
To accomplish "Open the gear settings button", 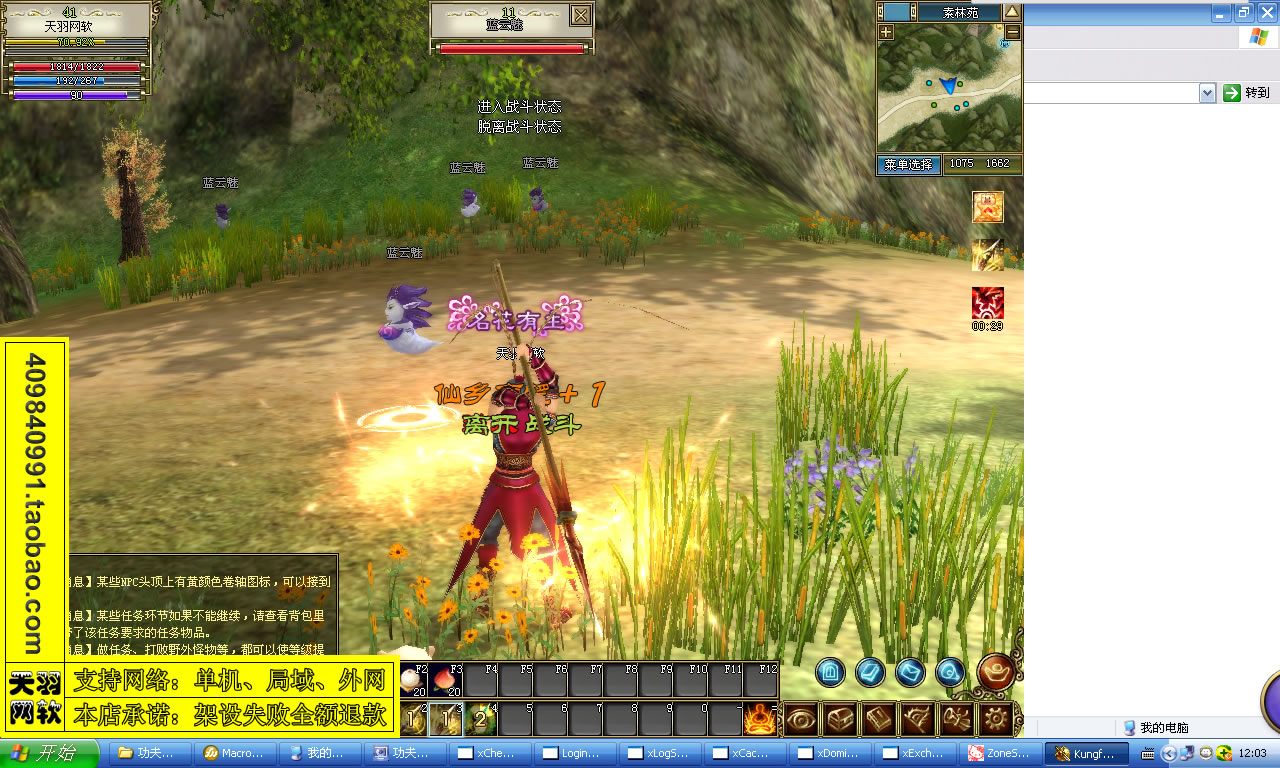I will click(x=996, y=718).
